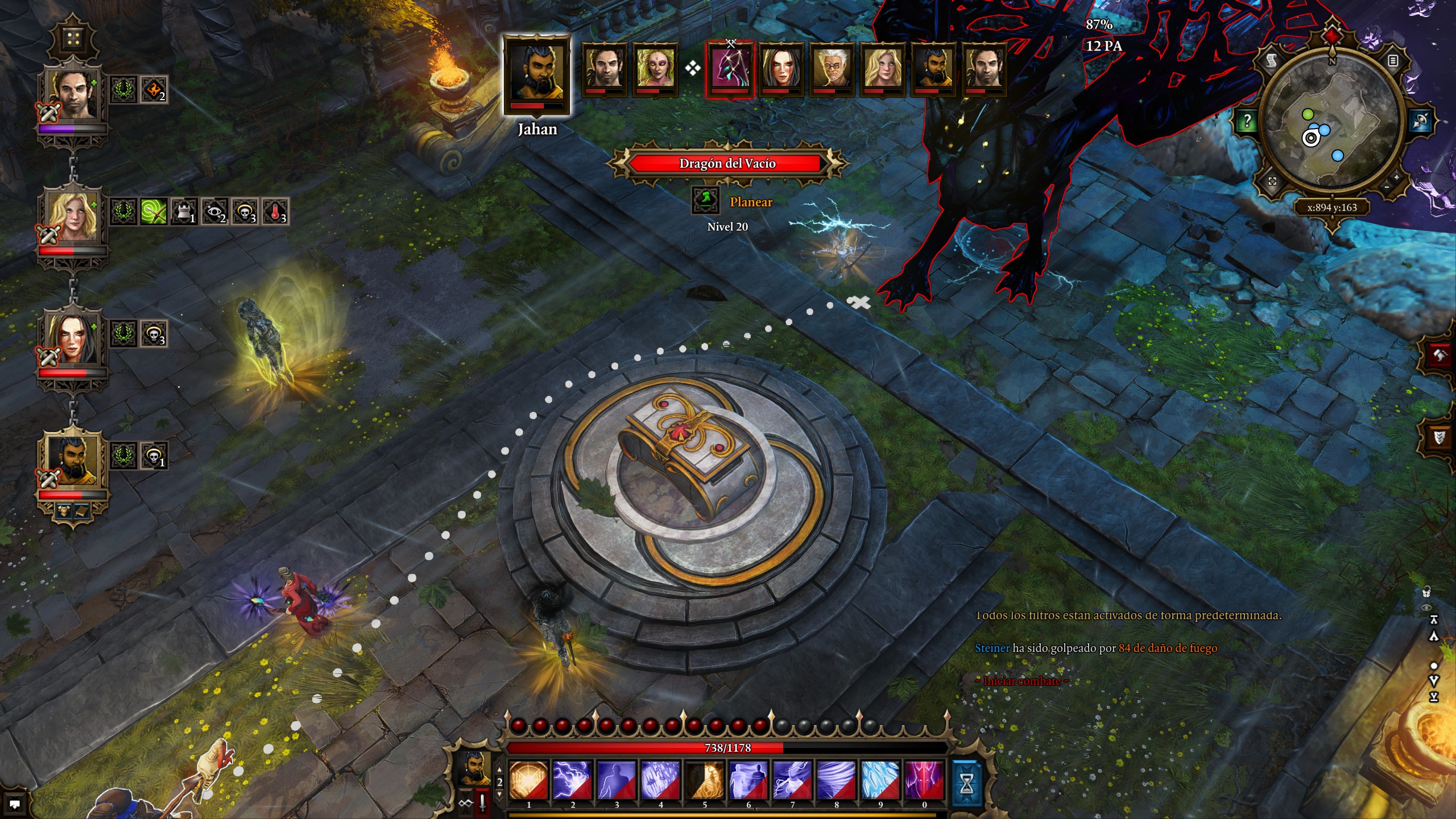Toggle the eye visibility icon on the right edge
Image resolution: width=1456 pixels, height=819 pixels.
pos(1426,607)
